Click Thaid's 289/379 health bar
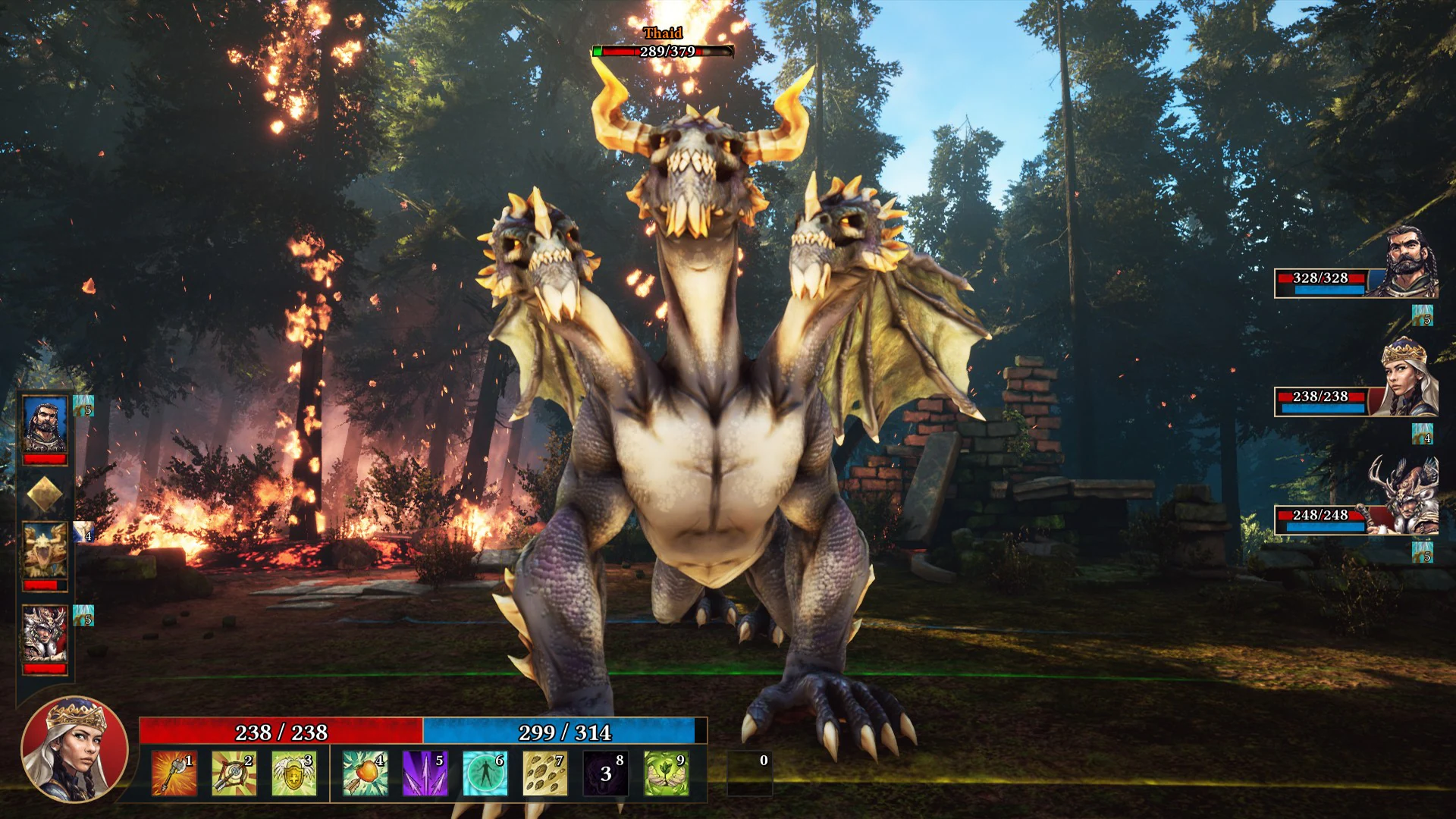Screen dimensions: 1456x819 tap(660, 51)
